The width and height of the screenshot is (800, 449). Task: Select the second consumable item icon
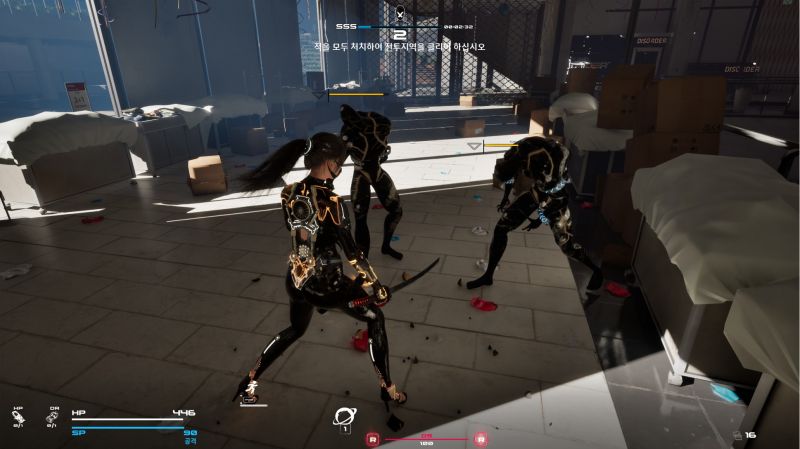pos(53,415)
